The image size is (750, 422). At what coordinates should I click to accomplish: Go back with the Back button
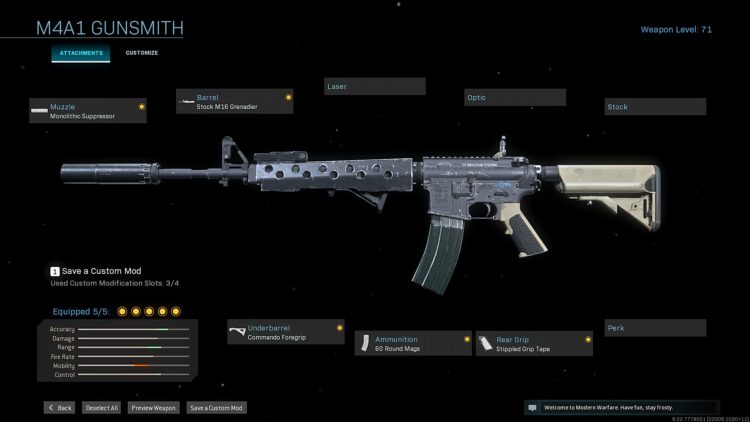click(60, 408)
